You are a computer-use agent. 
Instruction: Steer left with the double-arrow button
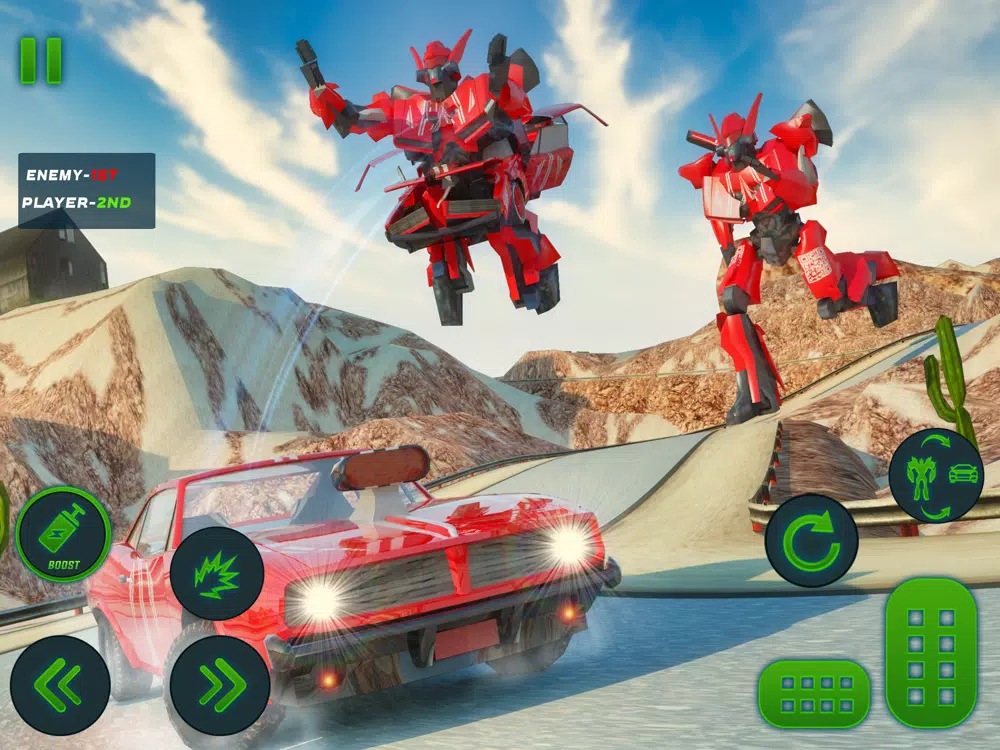pyautogui.click(x=60, y=685)
